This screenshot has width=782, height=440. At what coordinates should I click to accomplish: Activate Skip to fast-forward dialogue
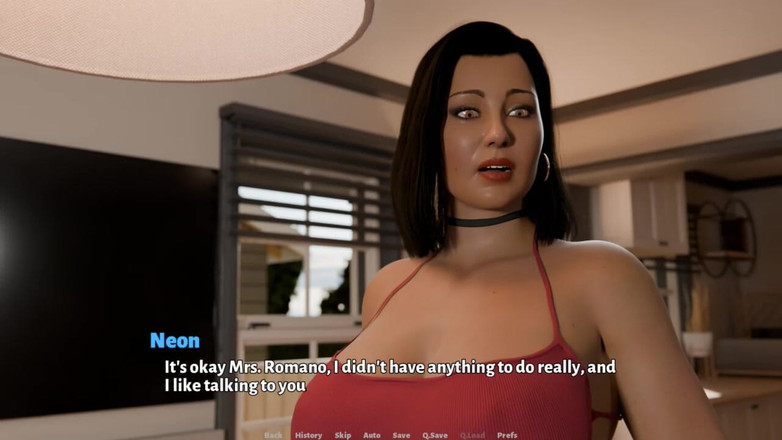point(343,435)
